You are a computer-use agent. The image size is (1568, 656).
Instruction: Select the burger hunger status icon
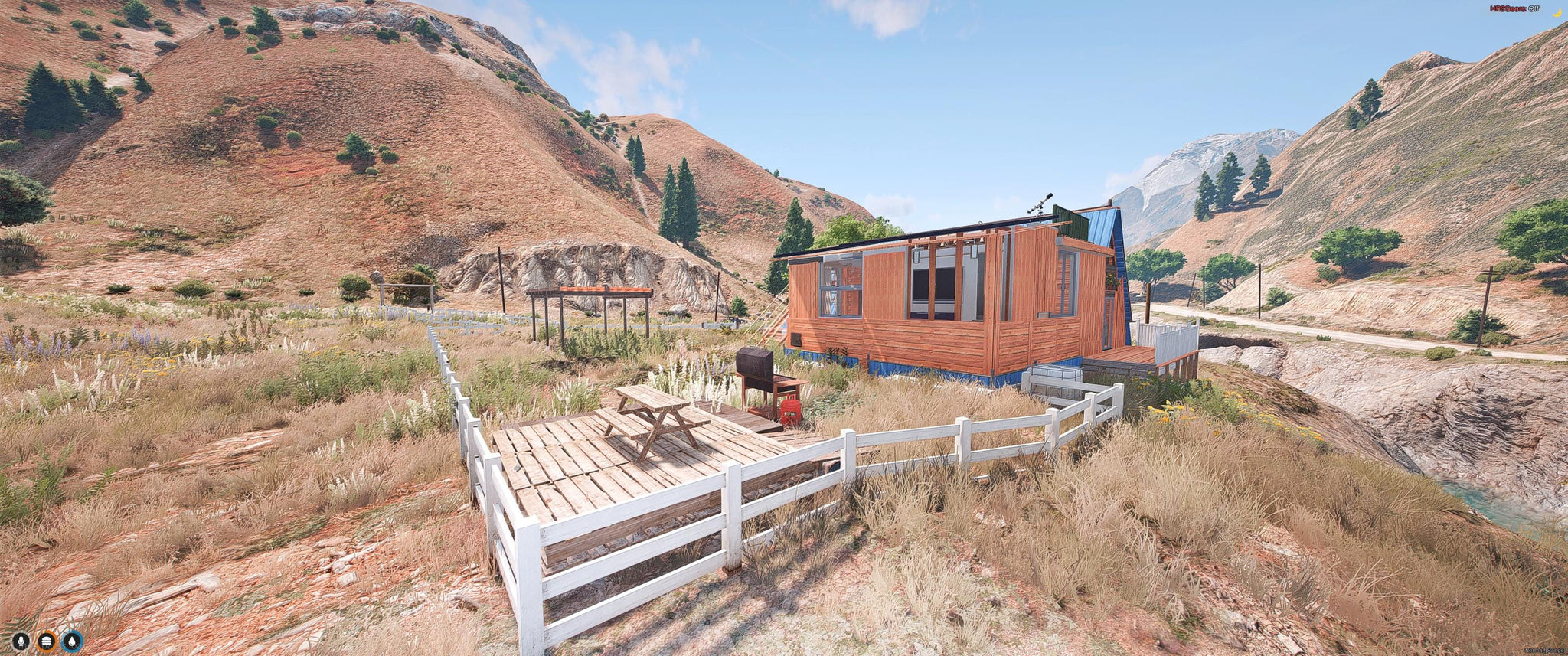coord(47,640)
